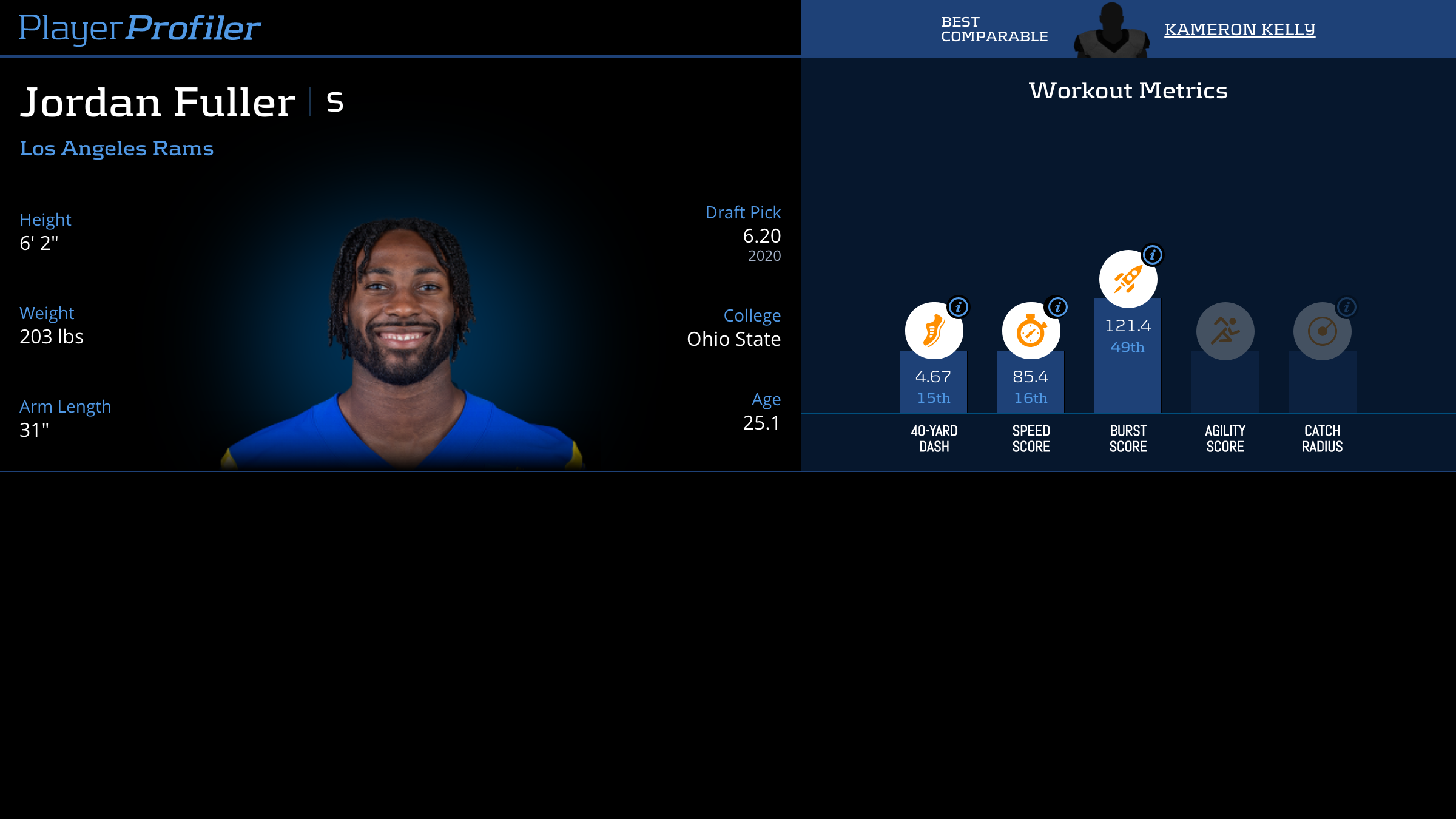Show info for the Burst Score metric
The height and width of the screenshot is (819, 1456).
pyautogui.click(x=1153, y=255)
